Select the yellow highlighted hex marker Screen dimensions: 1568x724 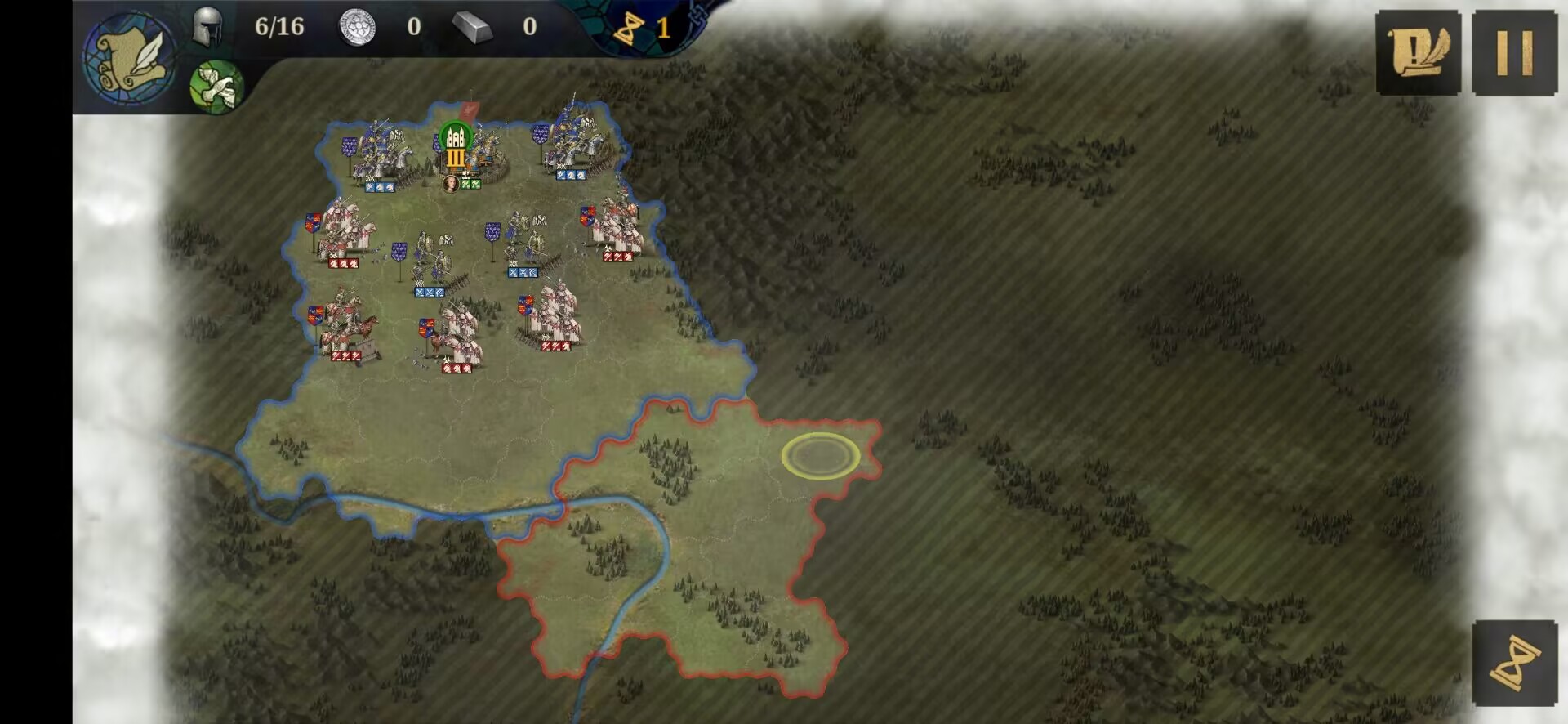tap(821, 456)
